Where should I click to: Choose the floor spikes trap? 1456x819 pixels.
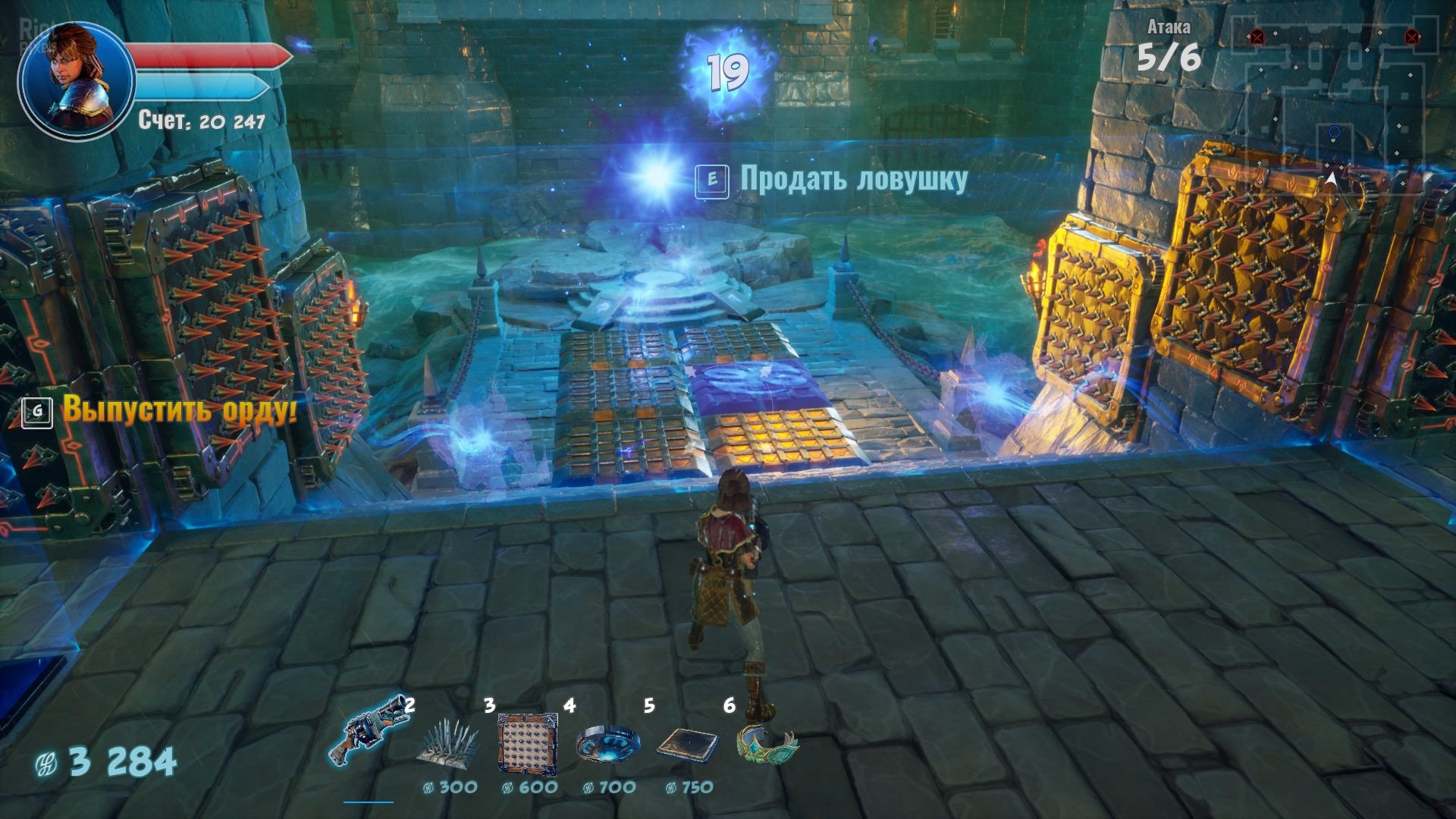coord(449,743)
